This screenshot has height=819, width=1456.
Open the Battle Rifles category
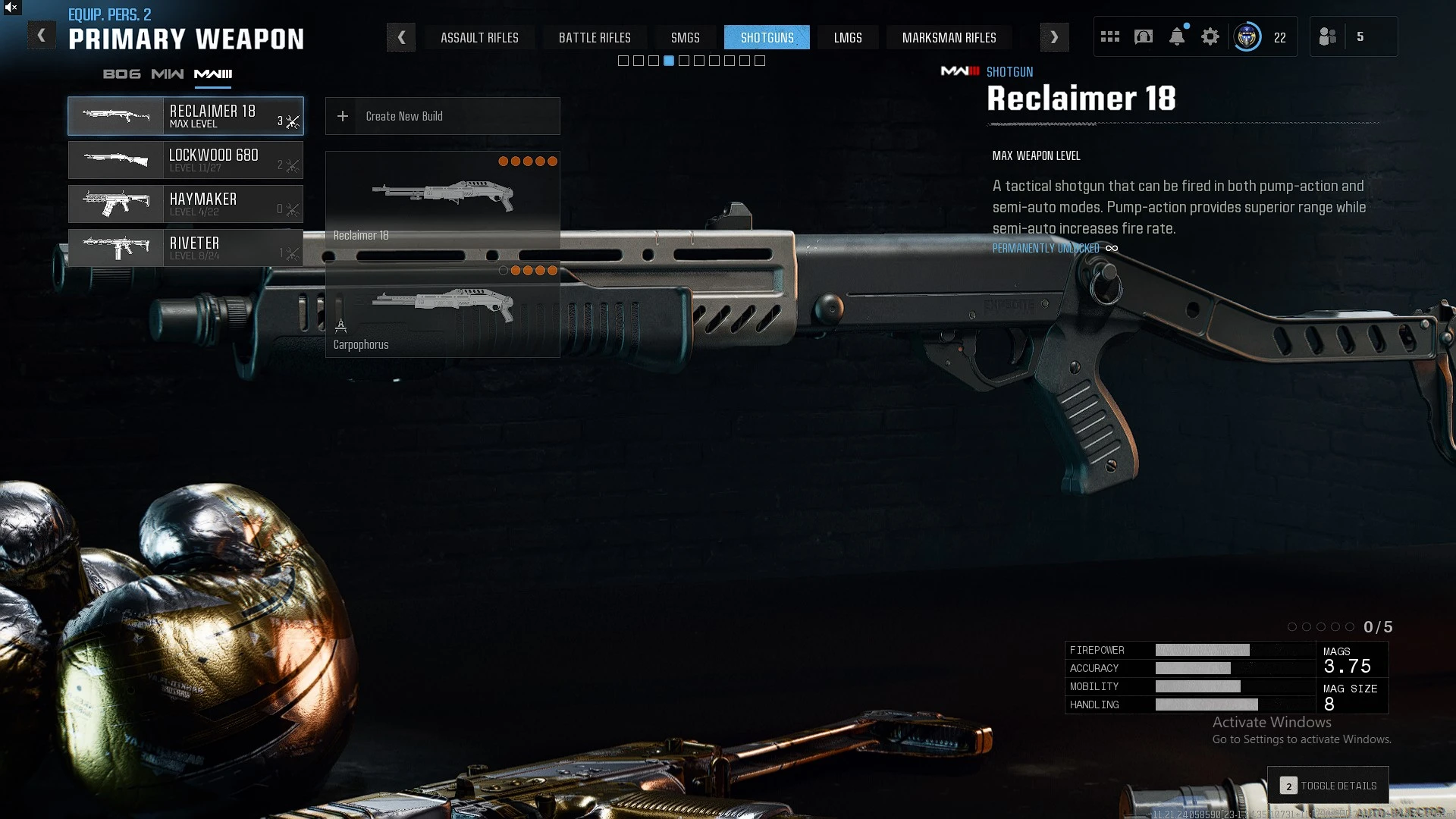click(595, 37)
